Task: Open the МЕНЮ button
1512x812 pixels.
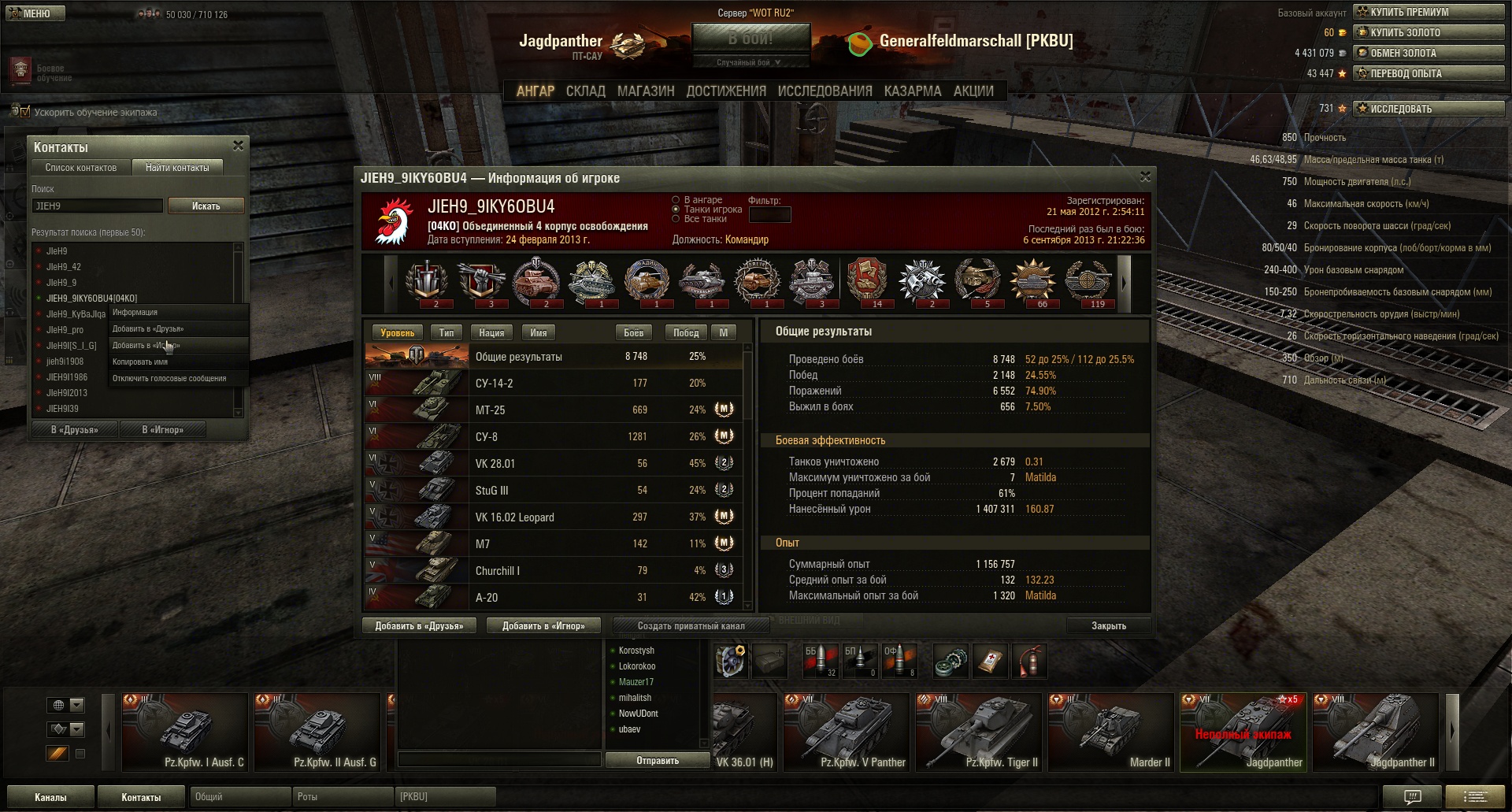Action: (x=35, y=13)
